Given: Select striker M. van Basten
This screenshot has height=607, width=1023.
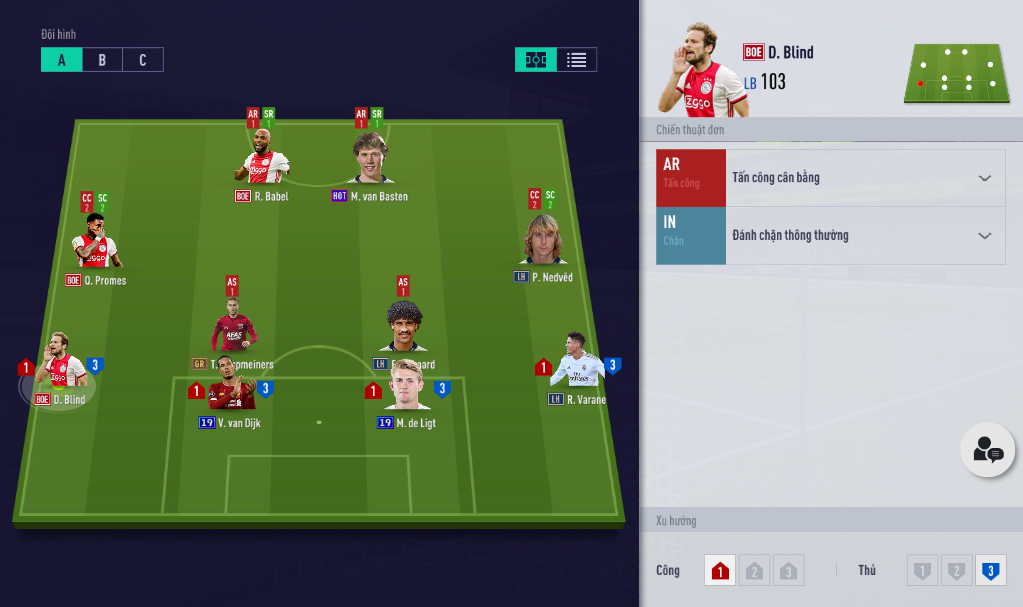Looking at the screenshot, I should [370, 160].
